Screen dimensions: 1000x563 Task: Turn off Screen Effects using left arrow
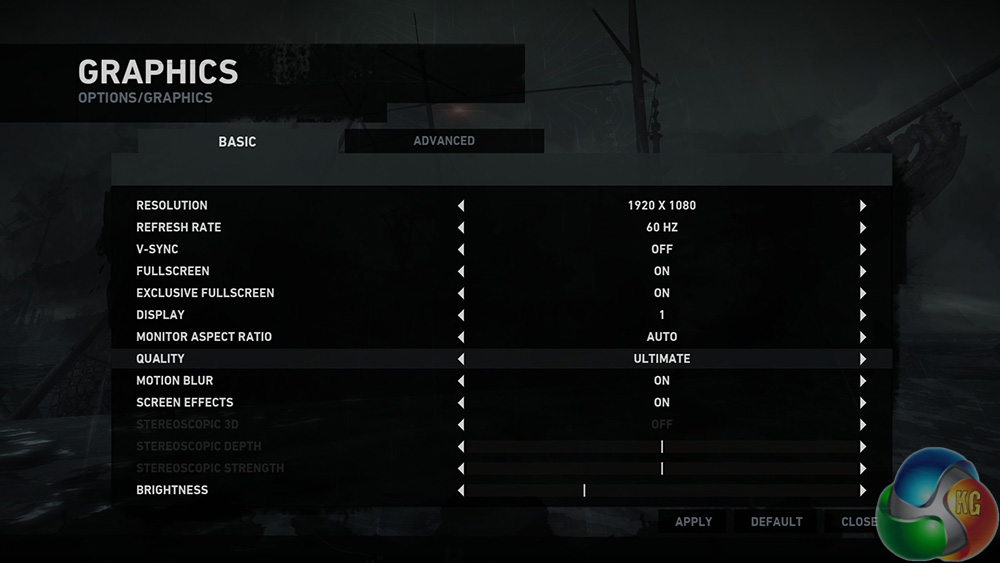(x=461, y=403)
